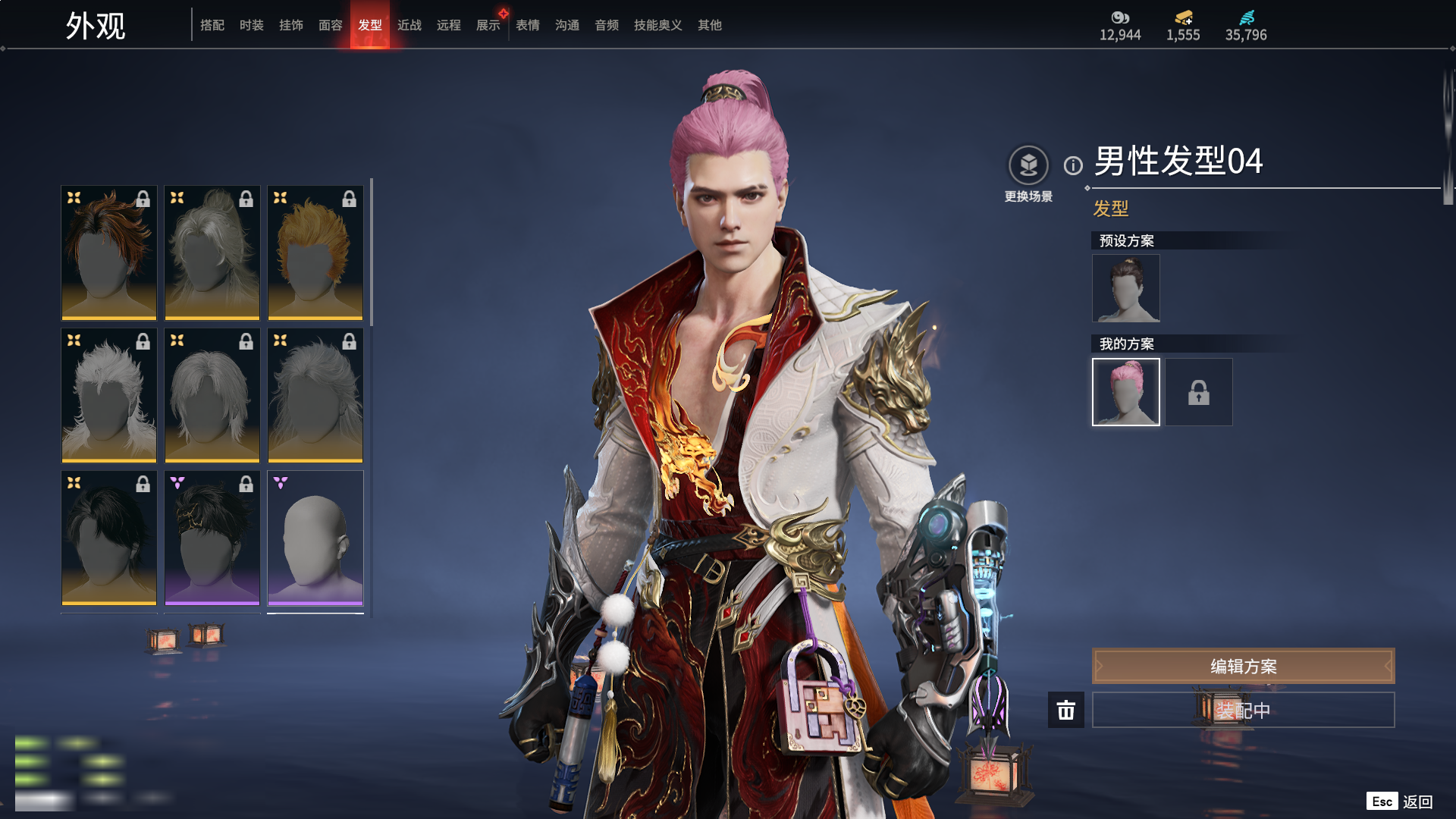Delete scheme with the trash can button

pos(1065,710)
